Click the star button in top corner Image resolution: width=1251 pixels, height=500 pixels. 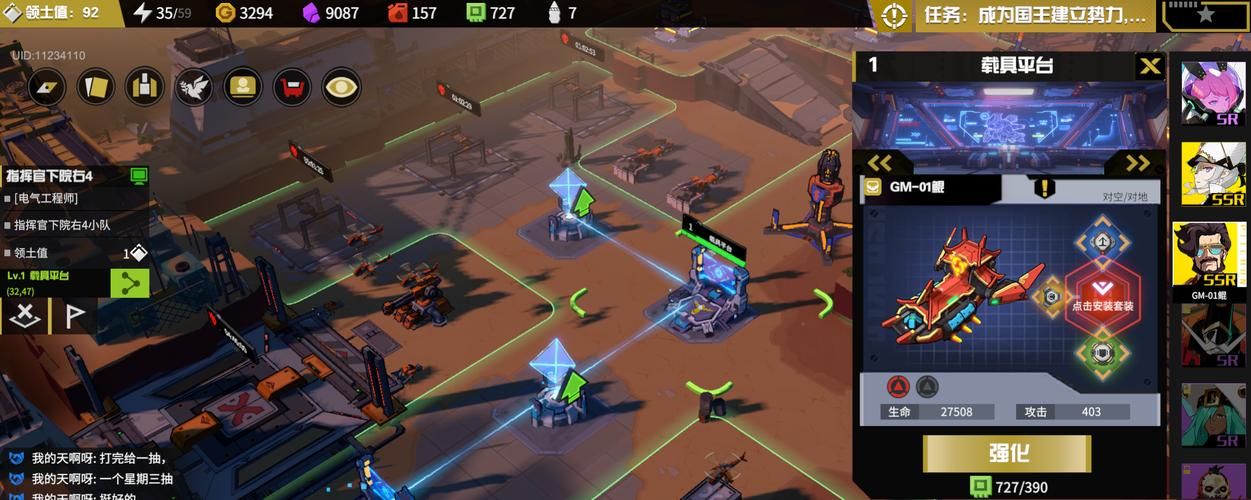coord(1204,15)
